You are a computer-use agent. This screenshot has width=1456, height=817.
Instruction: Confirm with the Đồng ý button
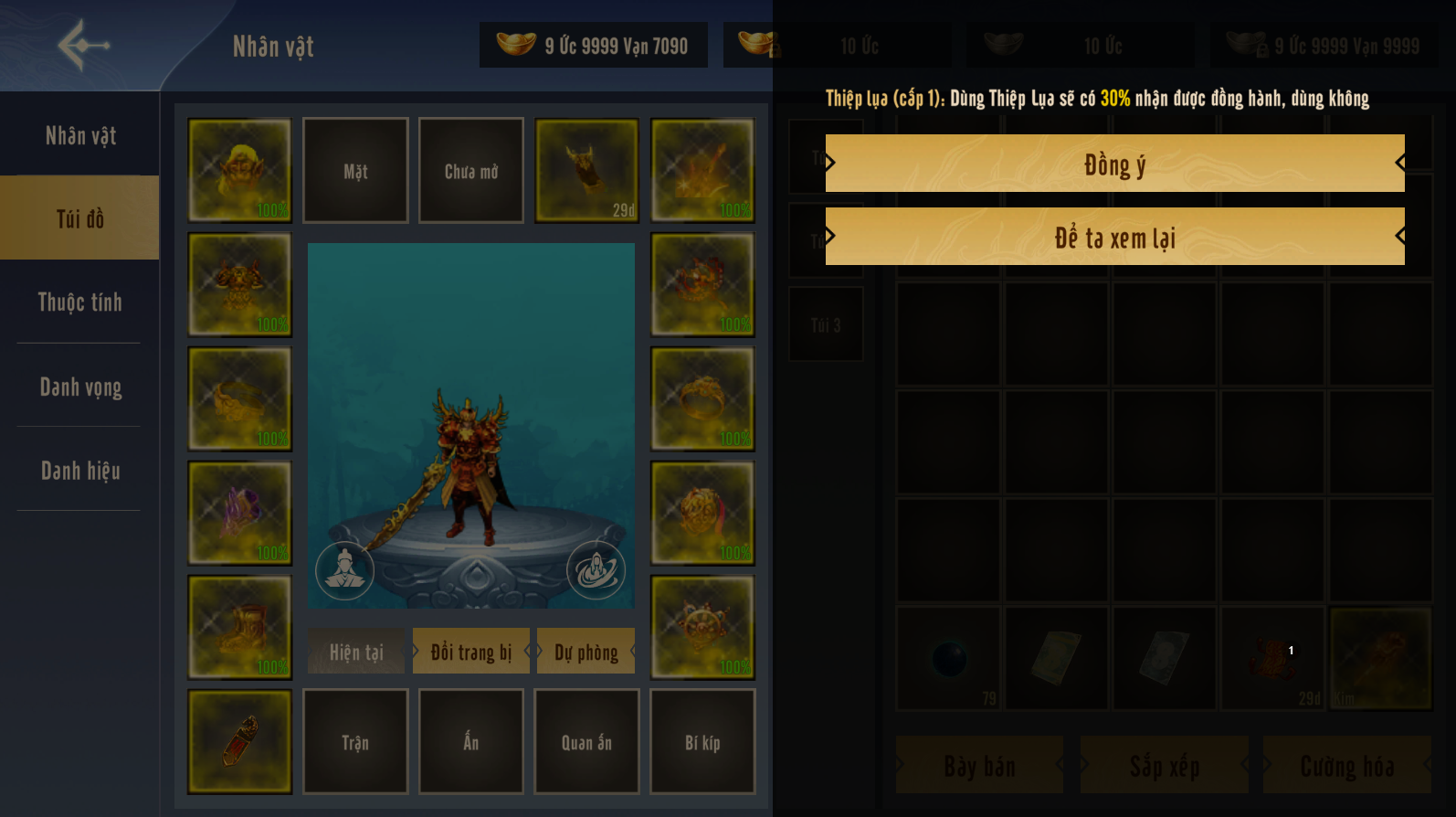point(1114,164)
